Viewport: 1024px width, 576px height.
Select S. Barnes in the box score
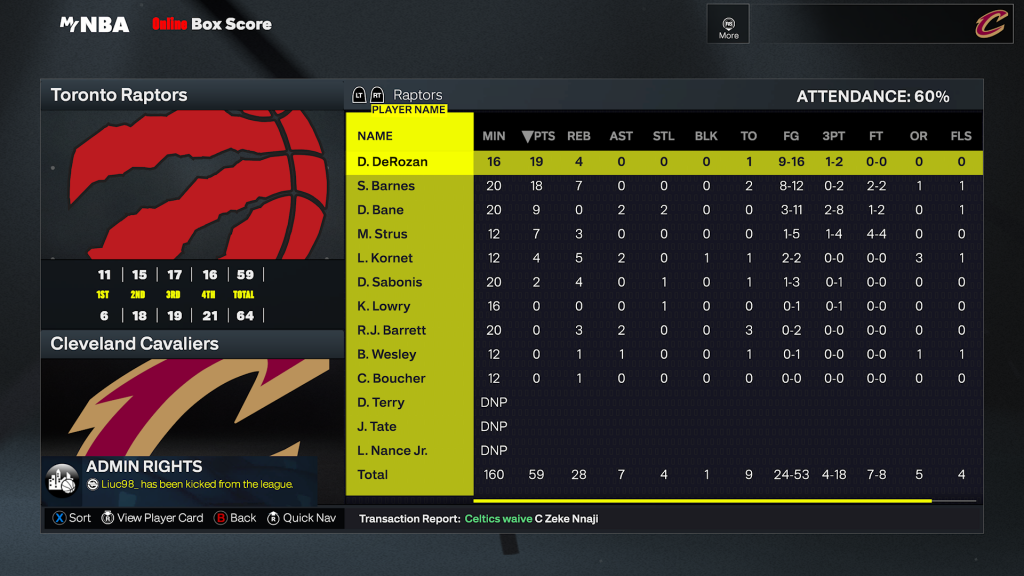tap(386, 186)
